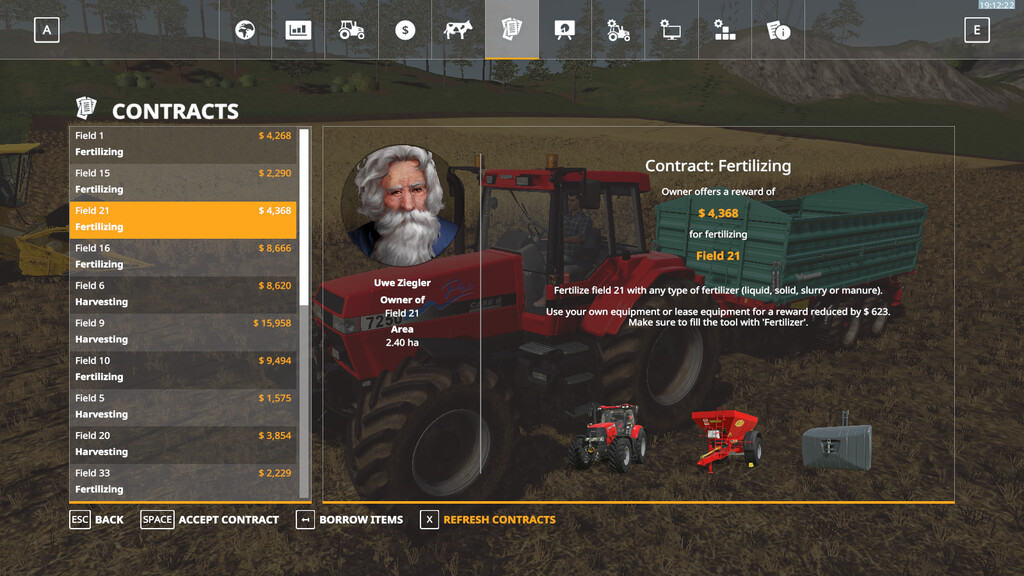This screenshot has width=1024, height=576.
Task: Show the dollar sign finances tab
Action: click(x=405, y=30)
